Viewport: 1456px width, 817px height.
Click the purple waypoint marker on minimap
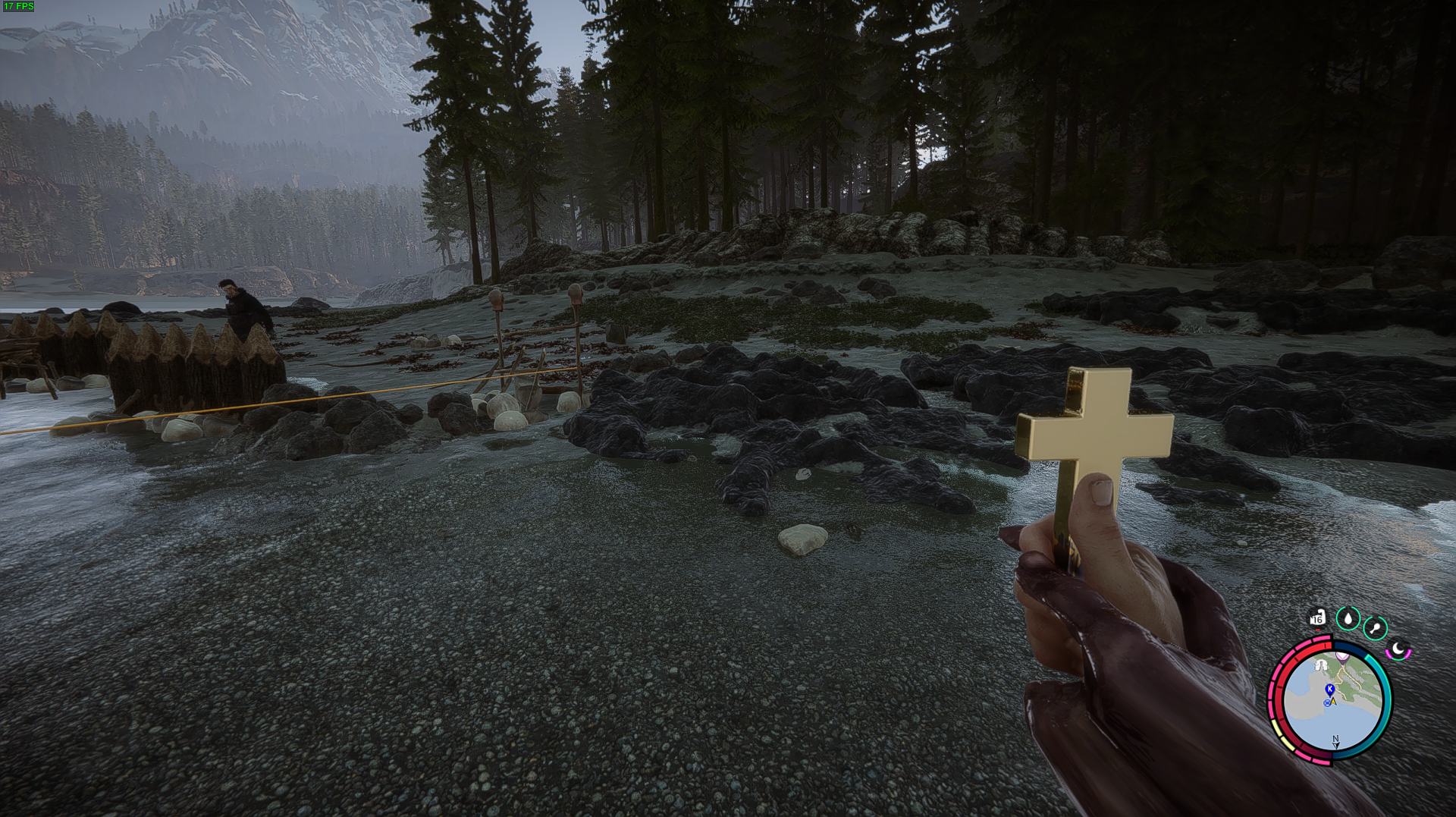pos(1342,657)
